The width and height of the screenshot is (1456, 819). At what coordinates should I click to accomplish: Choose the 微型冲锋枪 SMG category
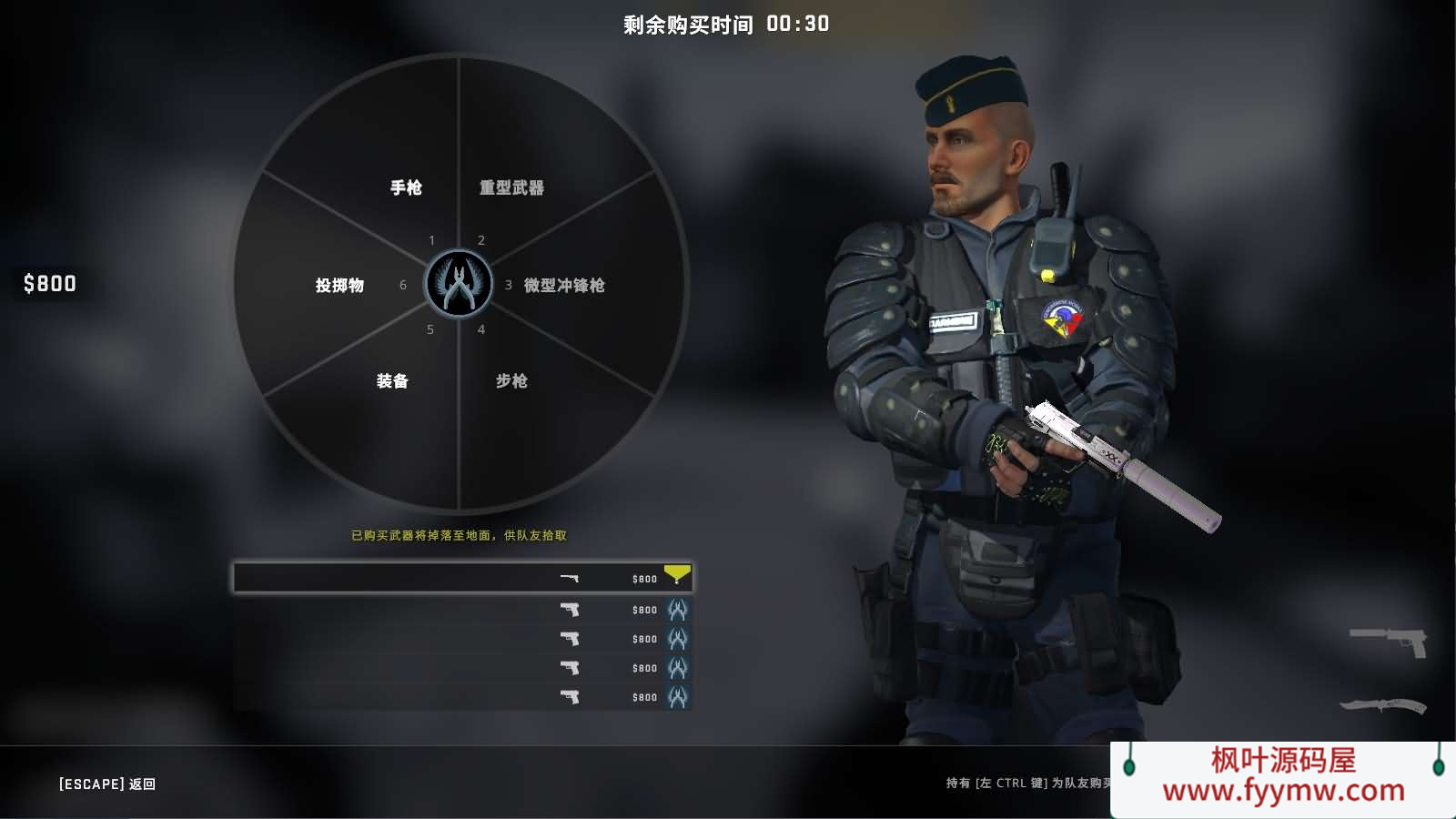[563, 285]
